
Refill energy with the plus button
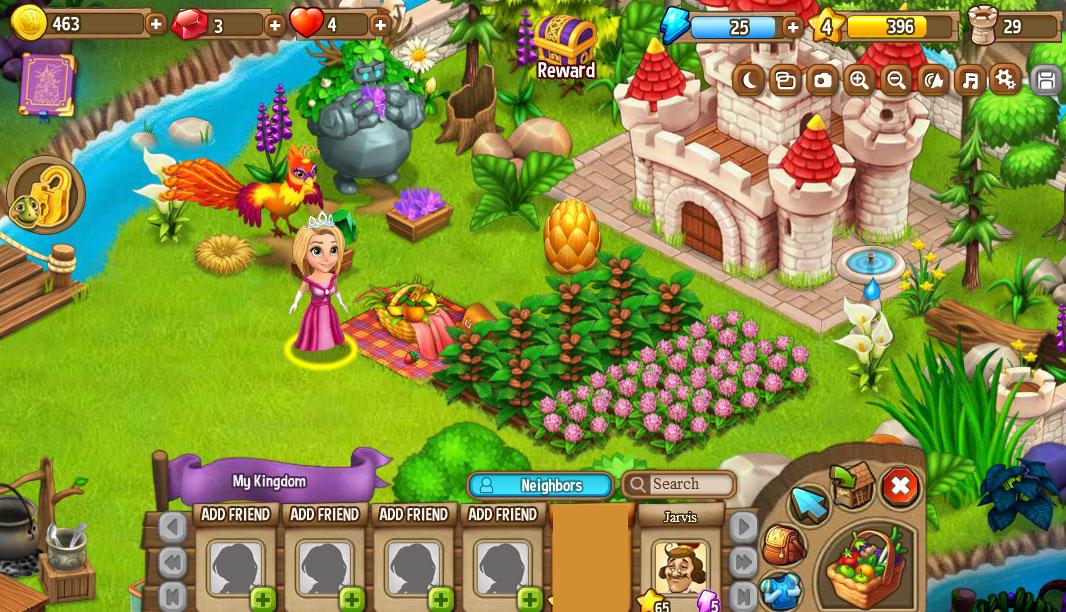tap(793, 26)
